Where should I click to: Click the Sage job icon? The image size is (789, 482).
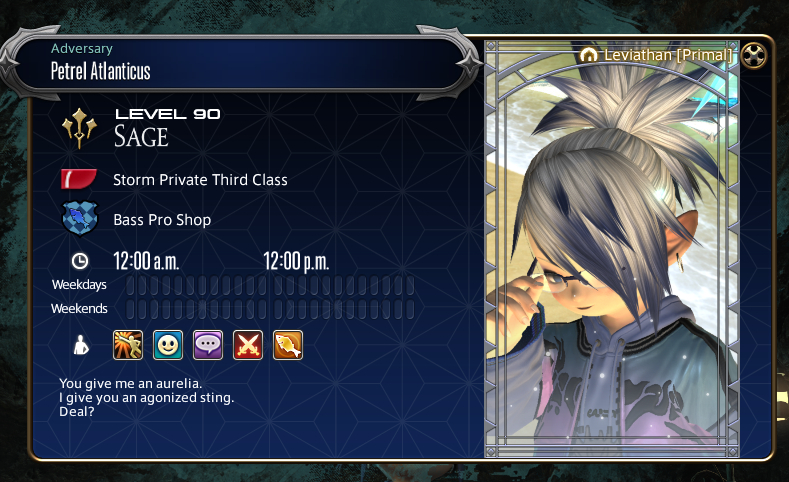tap(79, 127)
